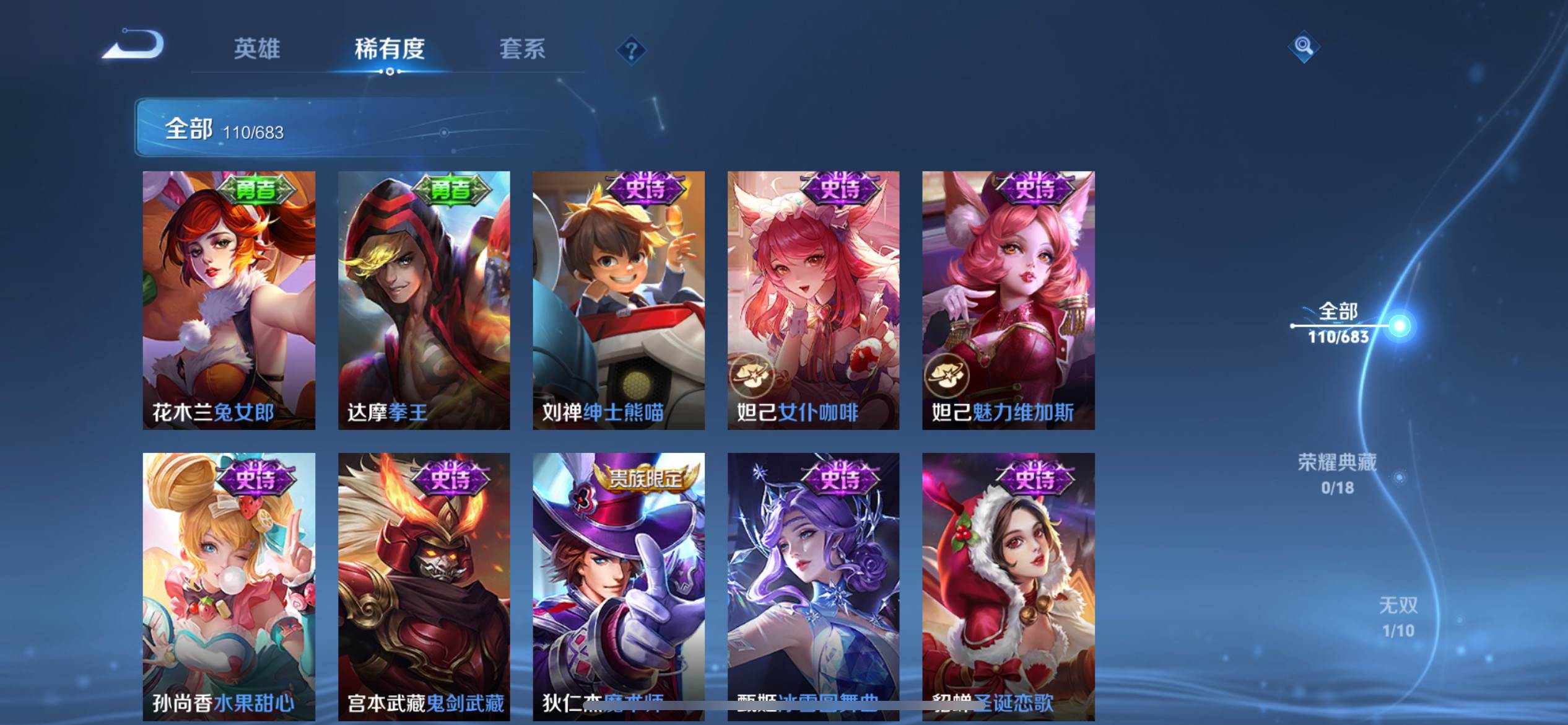View the 妲己 魅力维加斯 skin
This screenshot has width=1568, height=725.
[x=1008, y=301]
